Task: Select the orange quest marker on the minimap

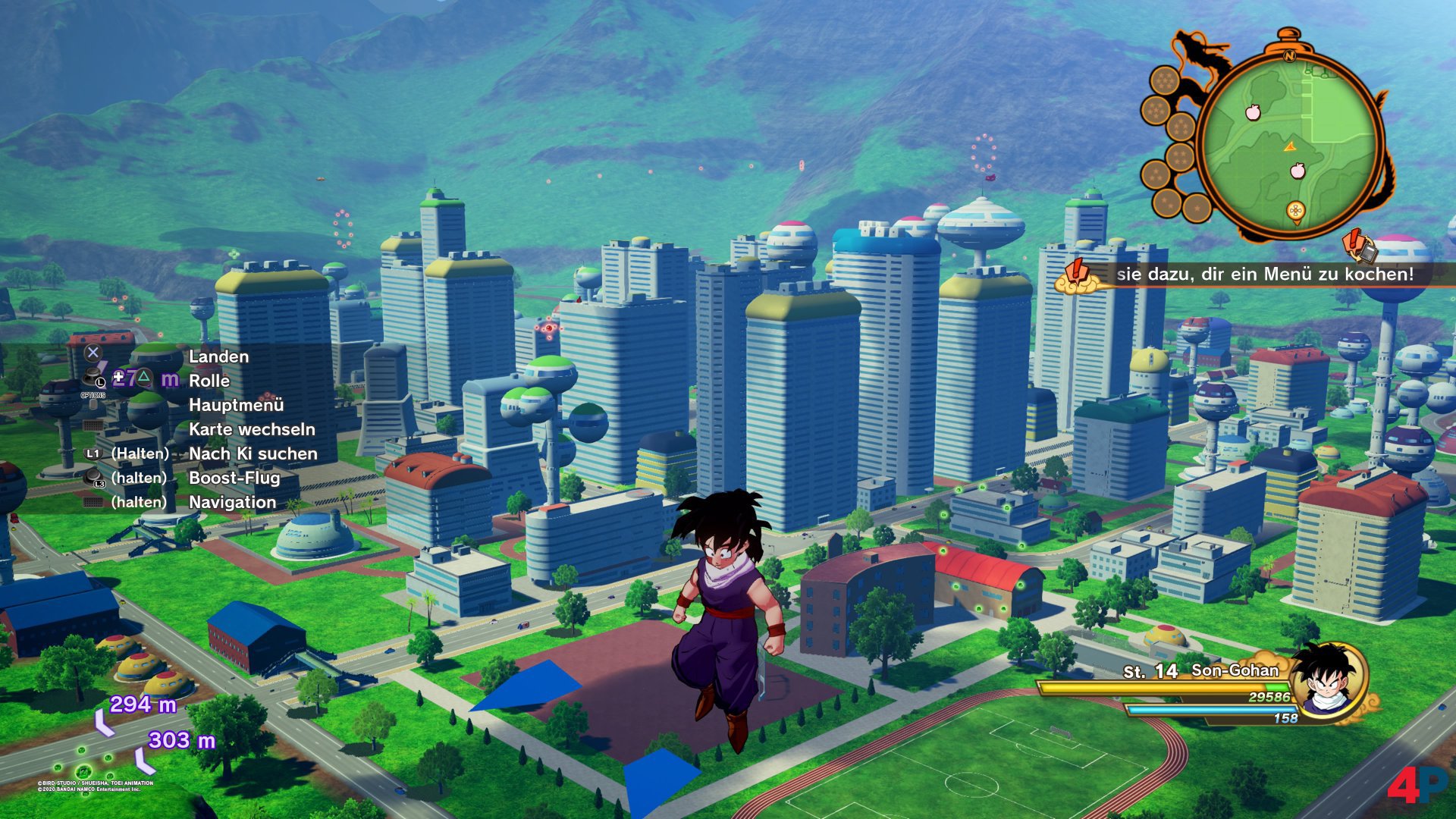Action: click(1295, 212)
